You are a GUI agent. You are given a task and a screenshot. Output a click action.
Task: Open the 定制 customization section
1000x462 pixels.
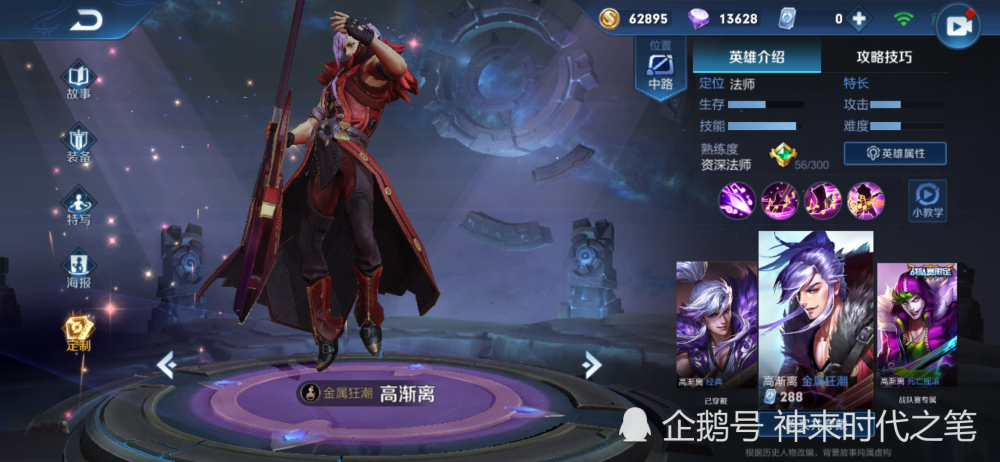(x=79, y=330)
